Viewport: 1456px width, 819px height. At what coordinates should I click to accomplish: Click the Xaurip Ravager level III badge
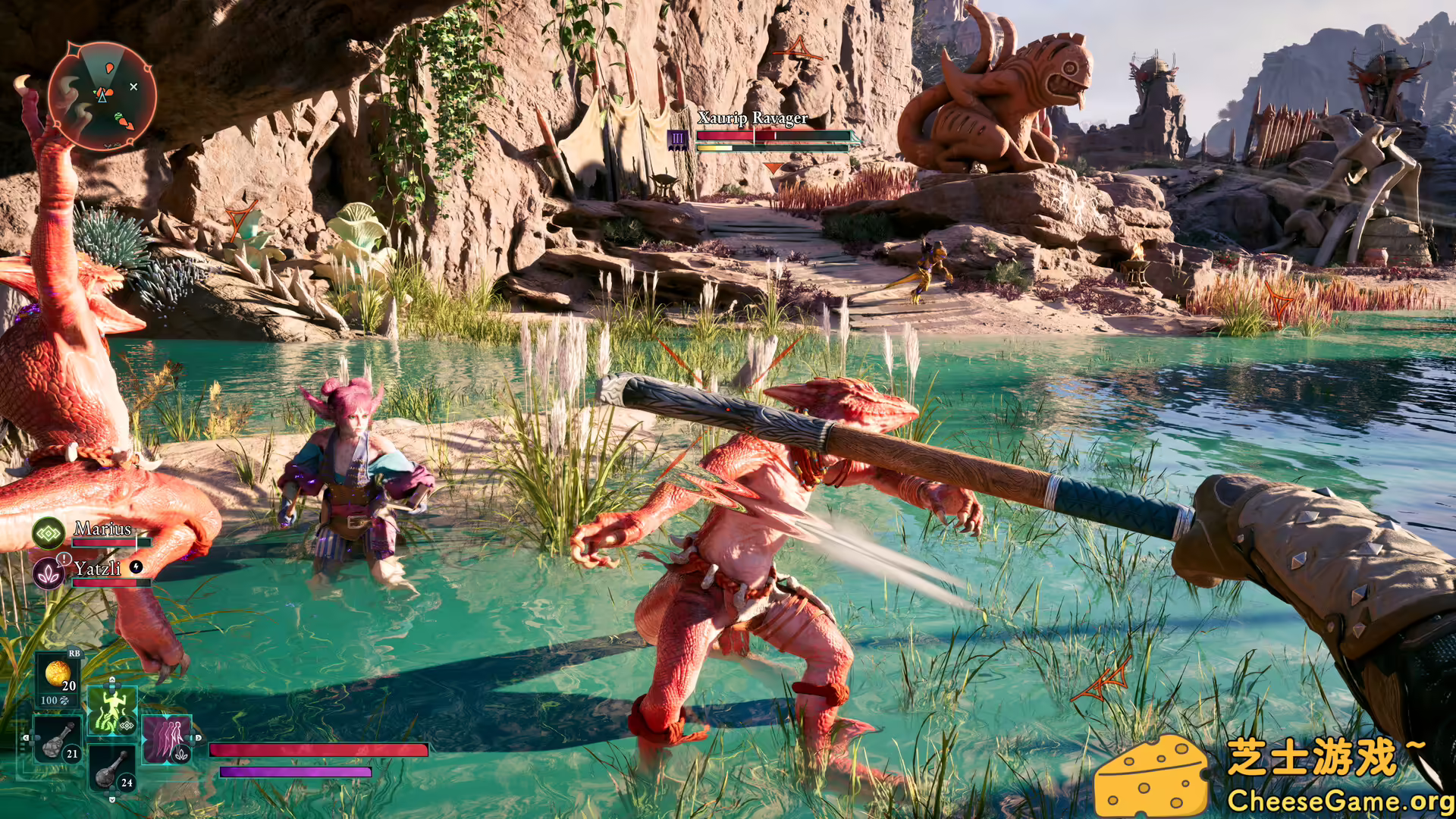coord(677,139)
